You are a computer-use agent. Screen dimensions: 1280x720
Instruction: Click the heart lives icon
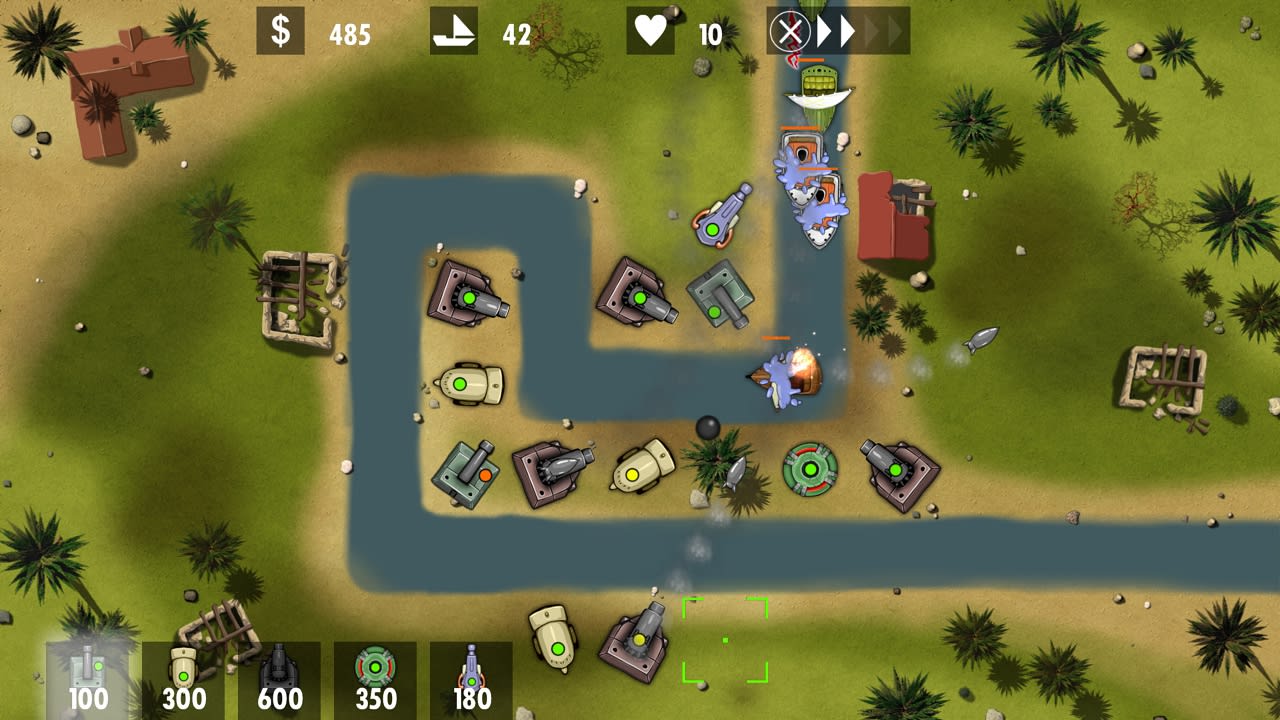pos(650,33)
